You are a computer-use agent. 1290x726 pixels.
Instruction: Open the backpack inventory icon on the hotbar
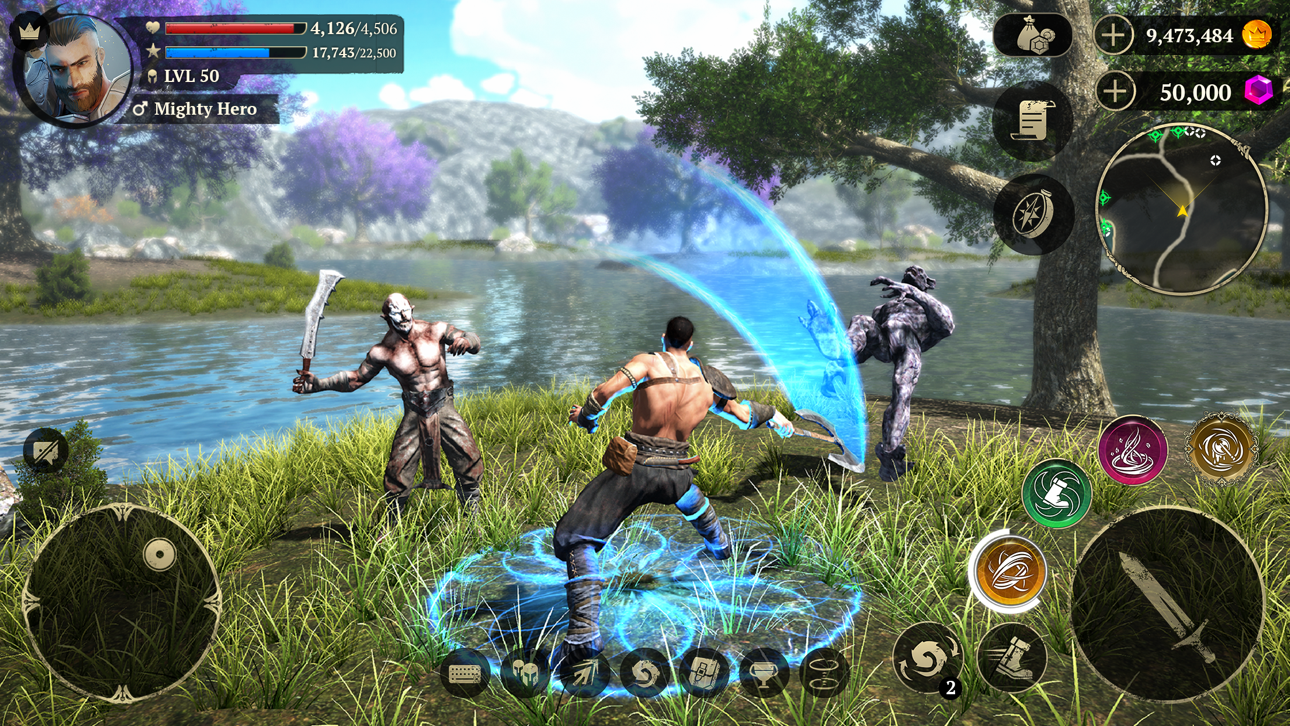705,673
